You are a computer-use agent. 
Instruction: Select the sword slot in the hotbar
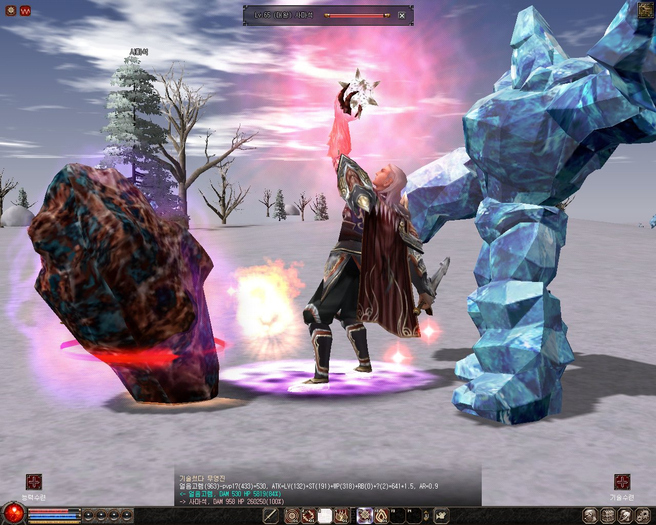[x=271, y=516]
